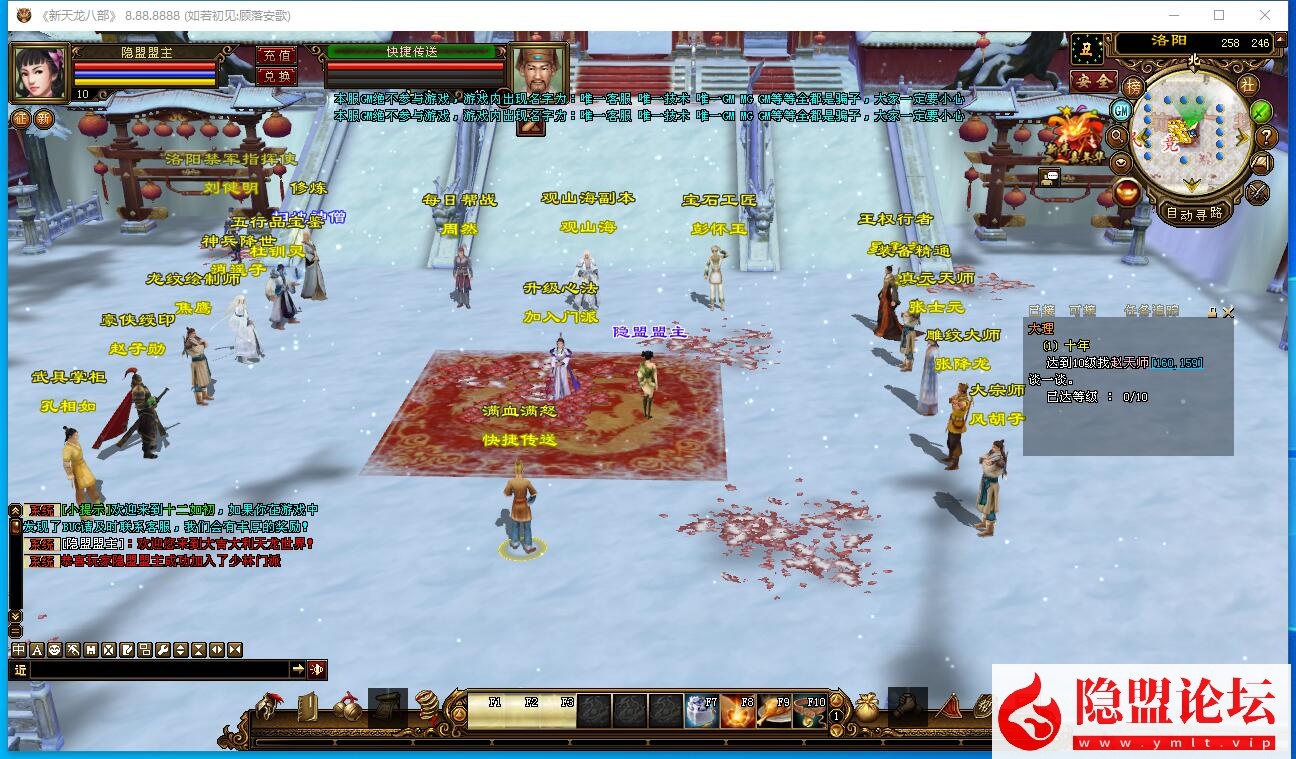Viewport: 1296px width, 759px height.
Task: Click the magnifying glass icon by minimap
Action: pos(1117,136)
